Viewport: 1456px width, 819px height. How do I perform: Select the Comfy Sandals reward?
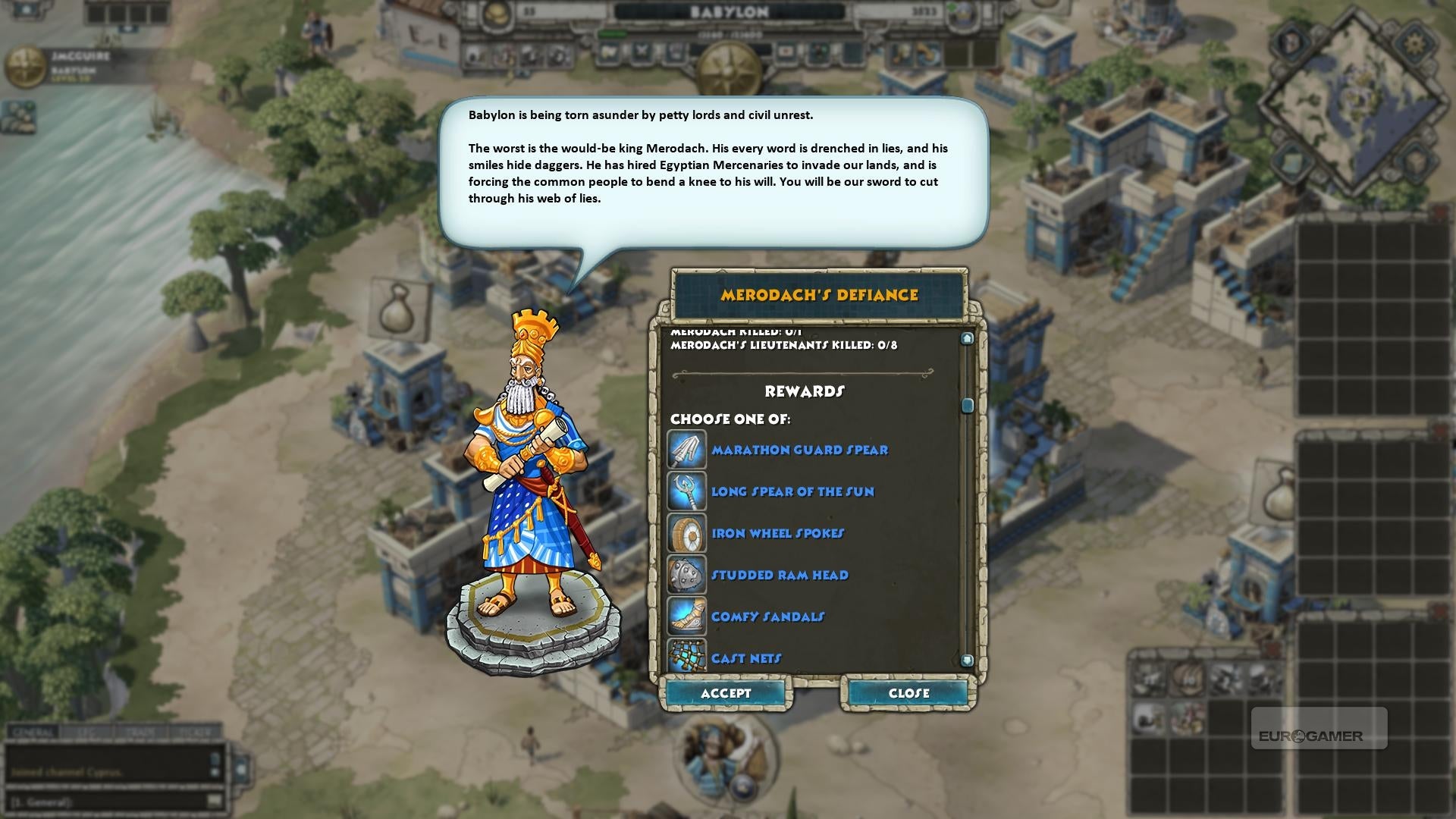tap(767, 617)
